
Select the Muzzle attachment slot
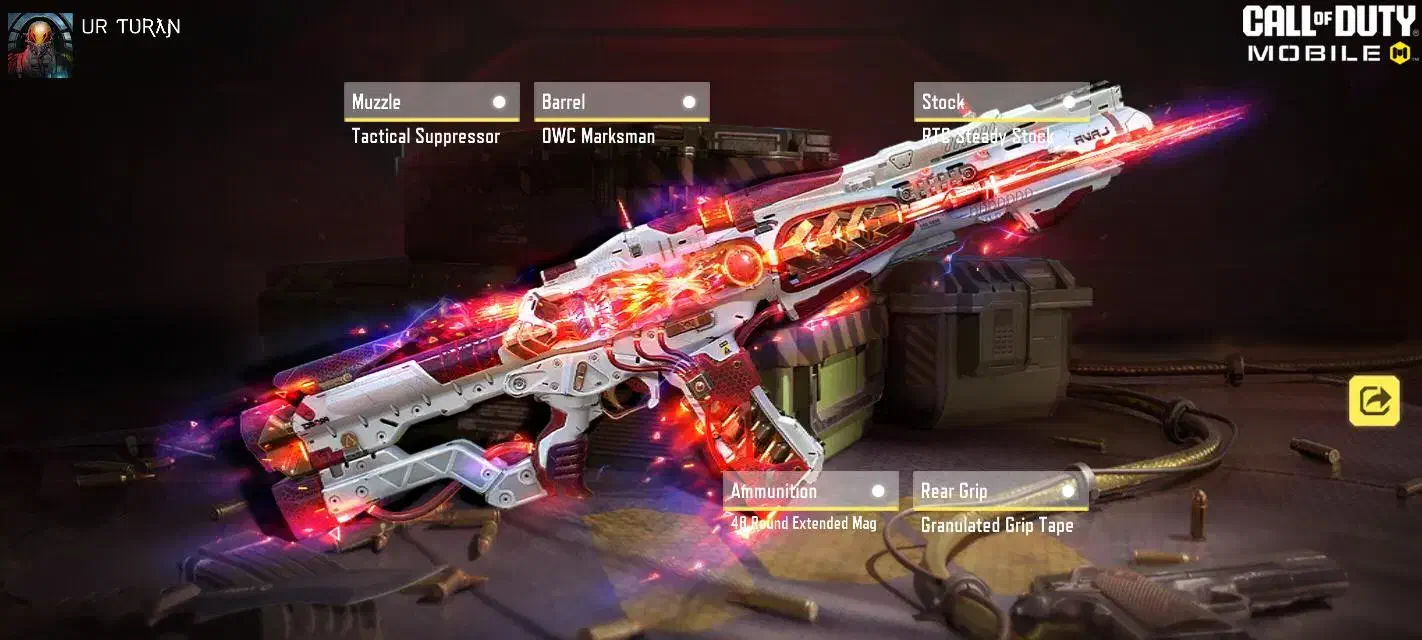(x=431, y=102)
